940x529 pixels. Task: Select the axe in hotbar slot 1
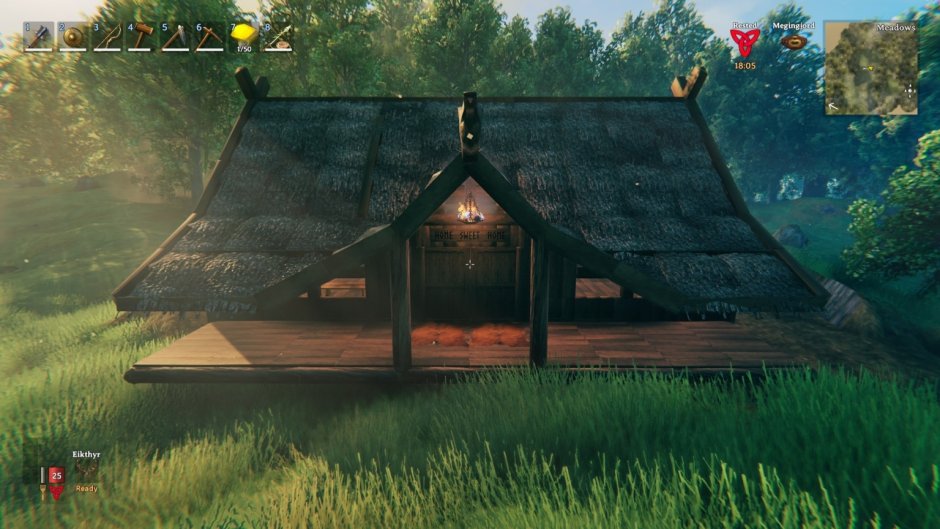[39, 37]
